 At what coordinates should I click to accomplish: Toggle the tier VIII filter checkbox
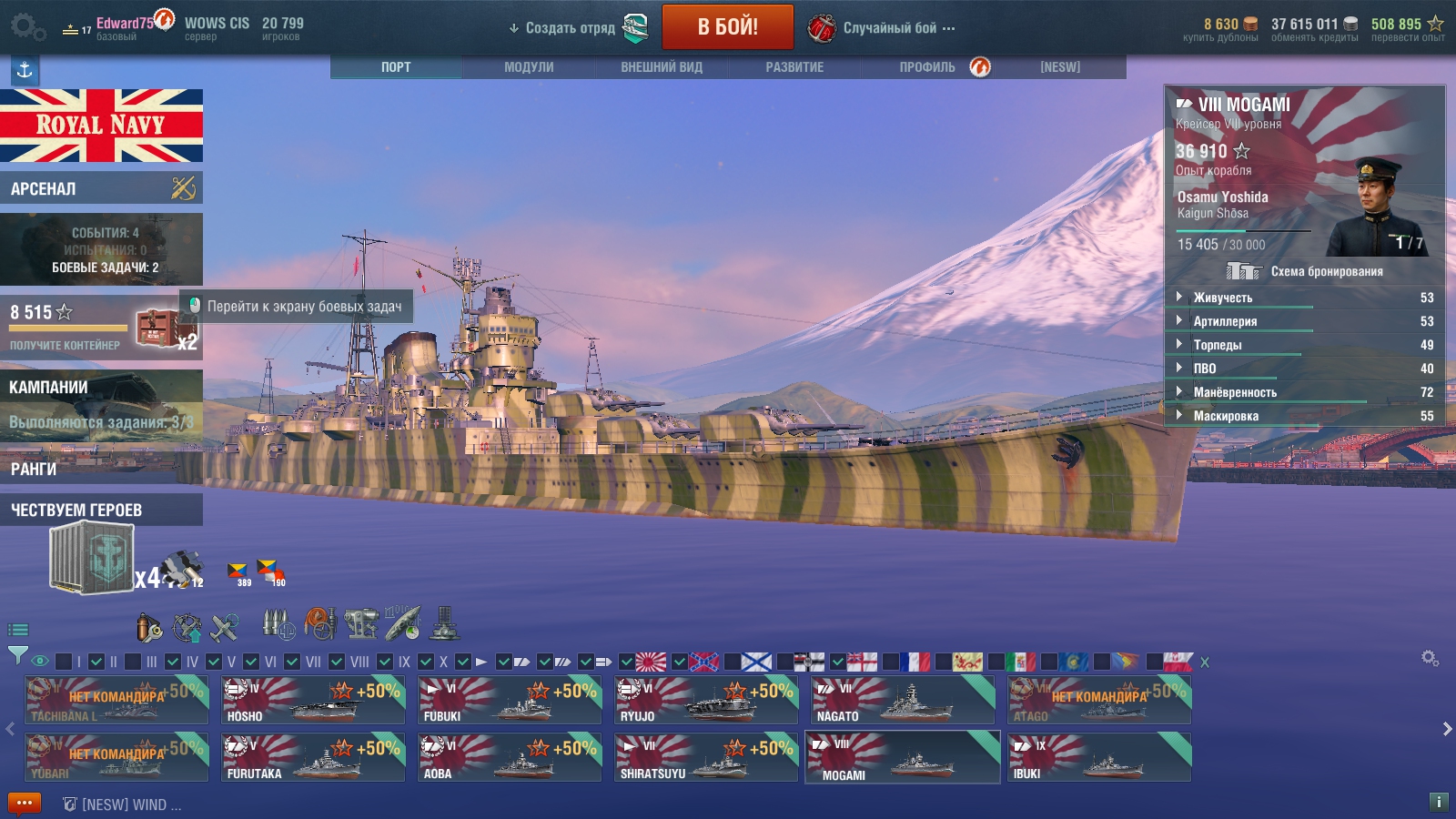click(x=337, y=662)
